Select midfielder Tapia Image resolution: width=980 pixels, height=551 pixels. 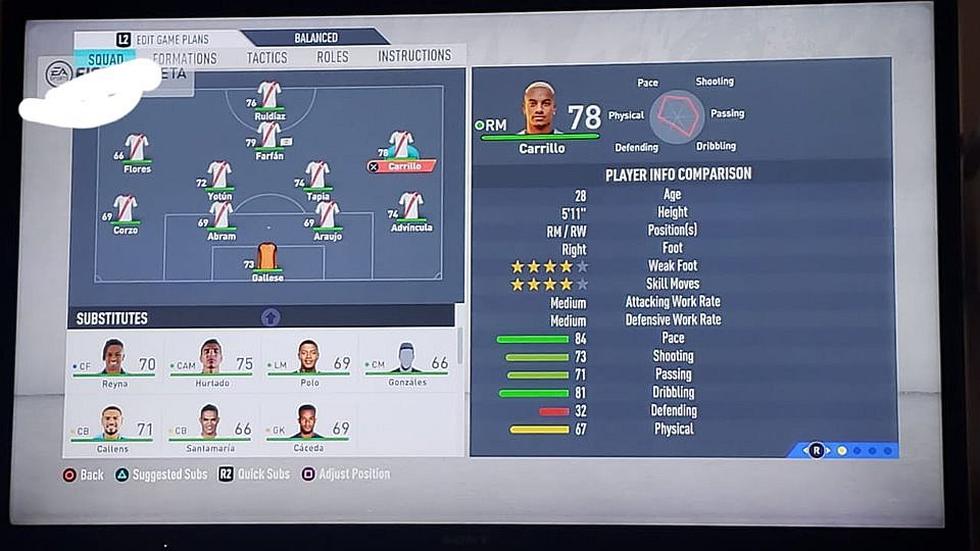(x=317, y=178)
